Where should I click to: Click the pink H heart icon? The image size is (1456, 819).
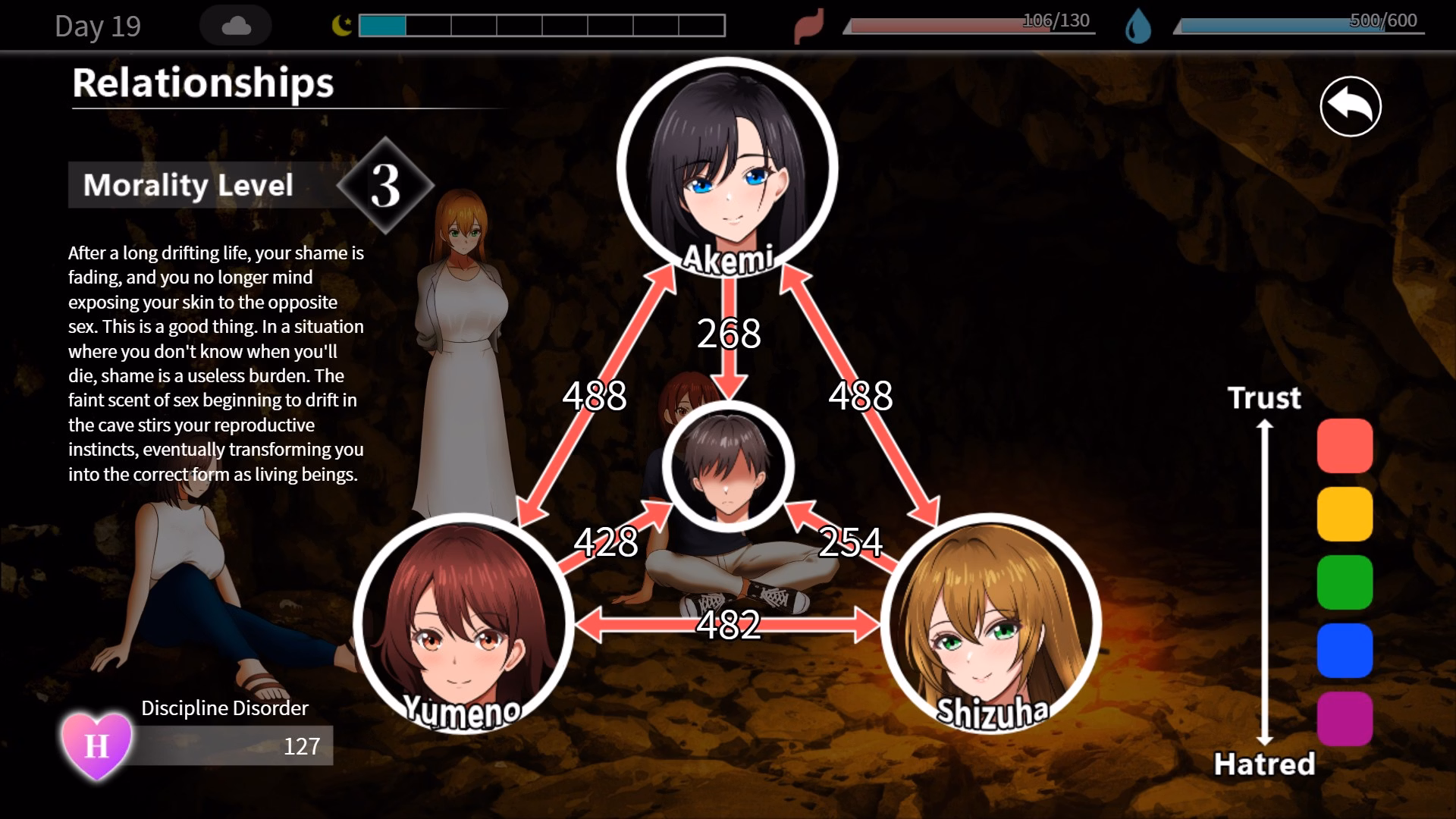(96, 745)
